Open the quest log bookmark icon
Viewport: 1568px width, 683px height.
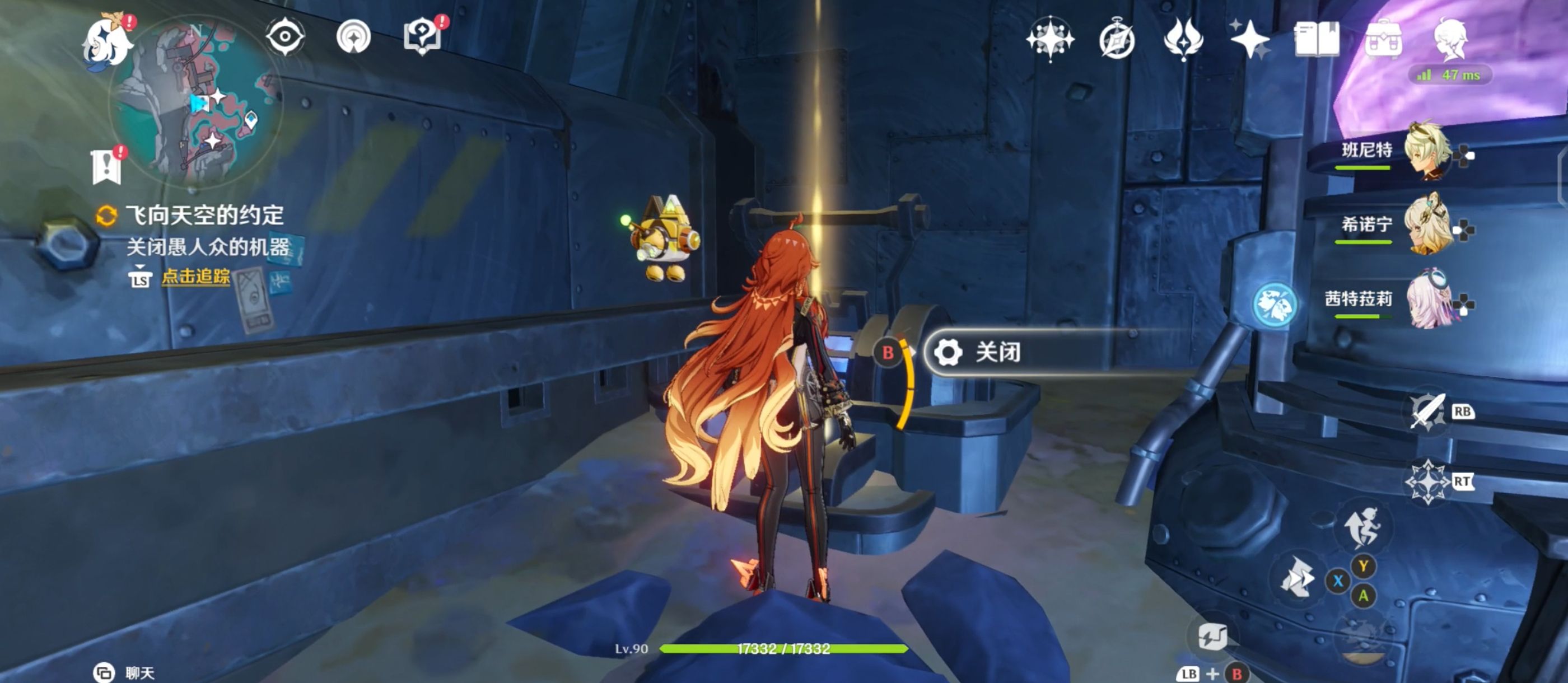tap(107, 166)
